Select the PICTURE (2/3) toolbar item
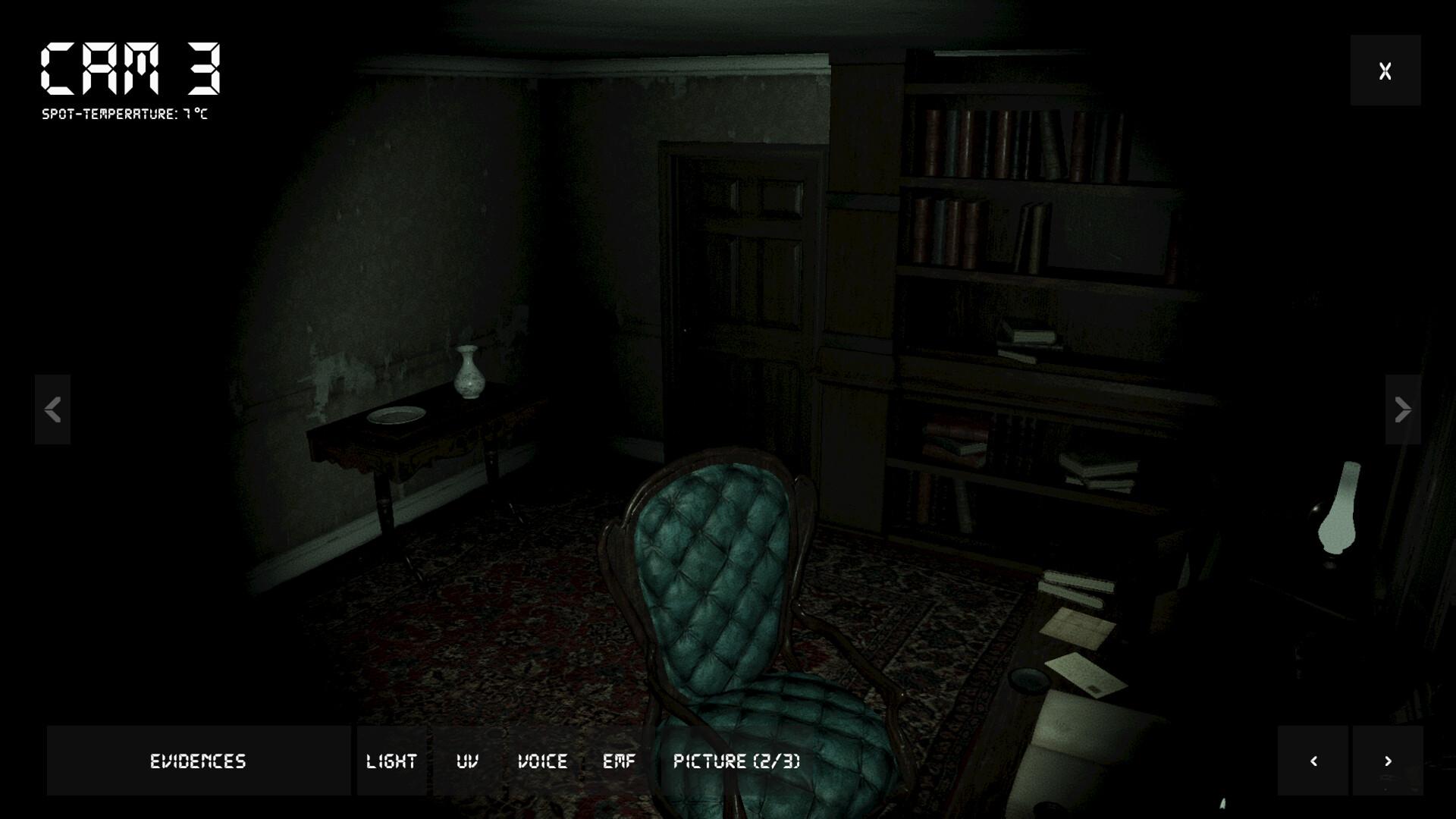Screen dimensions: 1456x819 tap(736, 761)
